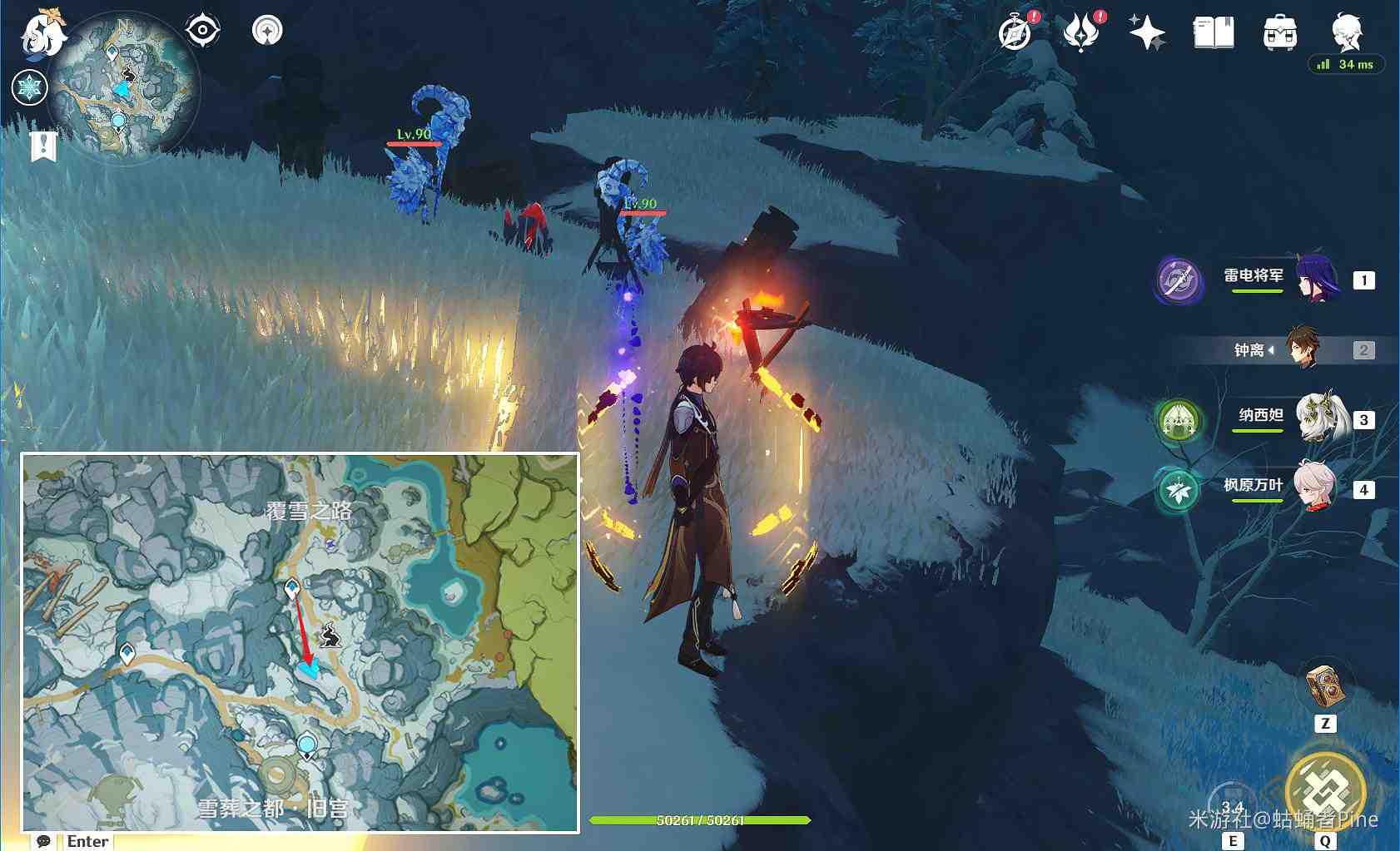The height and width of the screenshot is (851, 1400).
Task: Click the snowflake sheer cold icon
Action: pyautogui.click(x=29, y=87)
